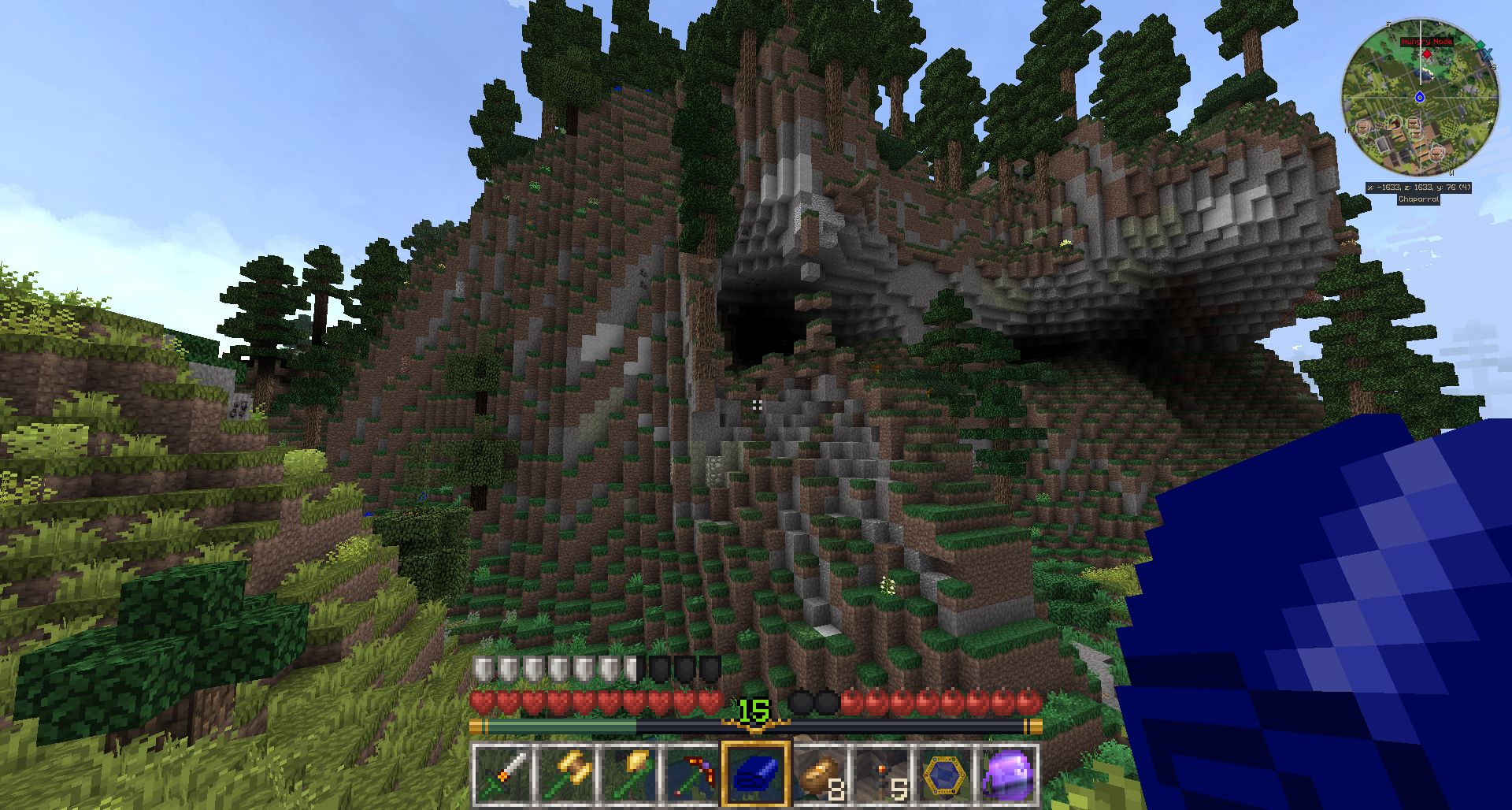1512x810 pixels.
Task: Click the cyan X marker on minimap edge
Action: click(1487, 55)
